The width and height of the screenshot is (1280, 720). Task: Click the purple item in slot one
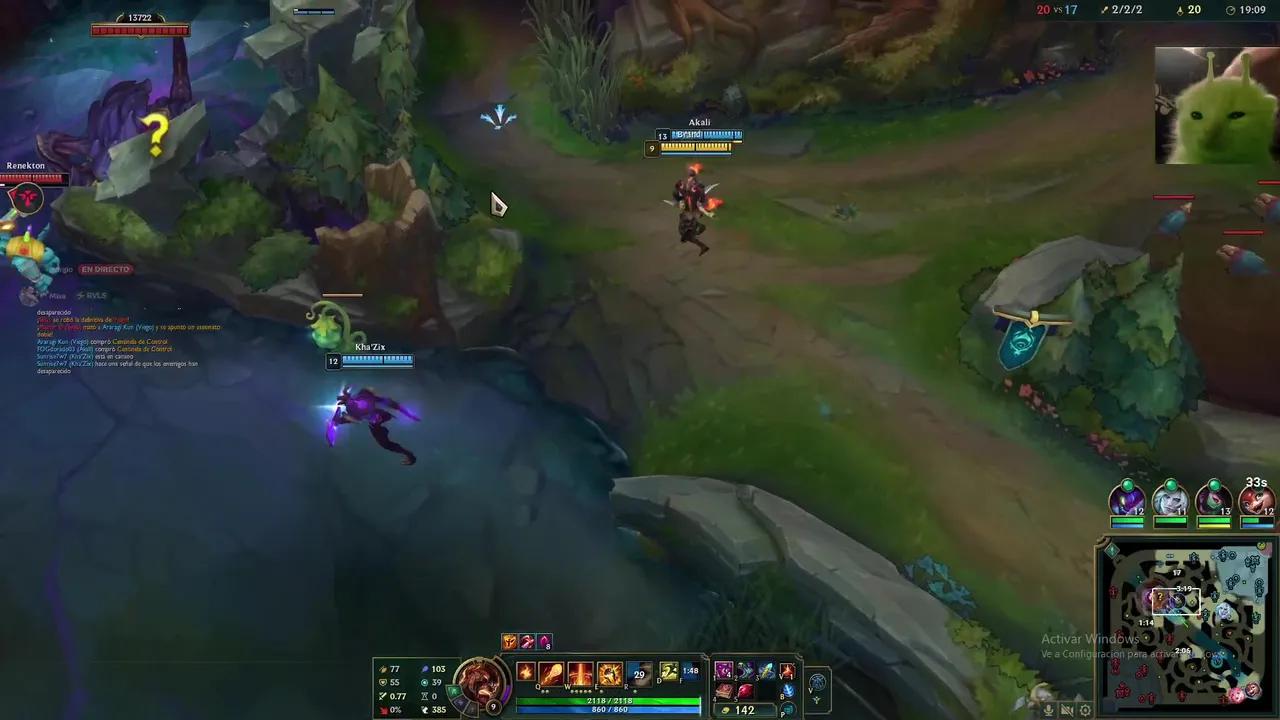(722, 673)
